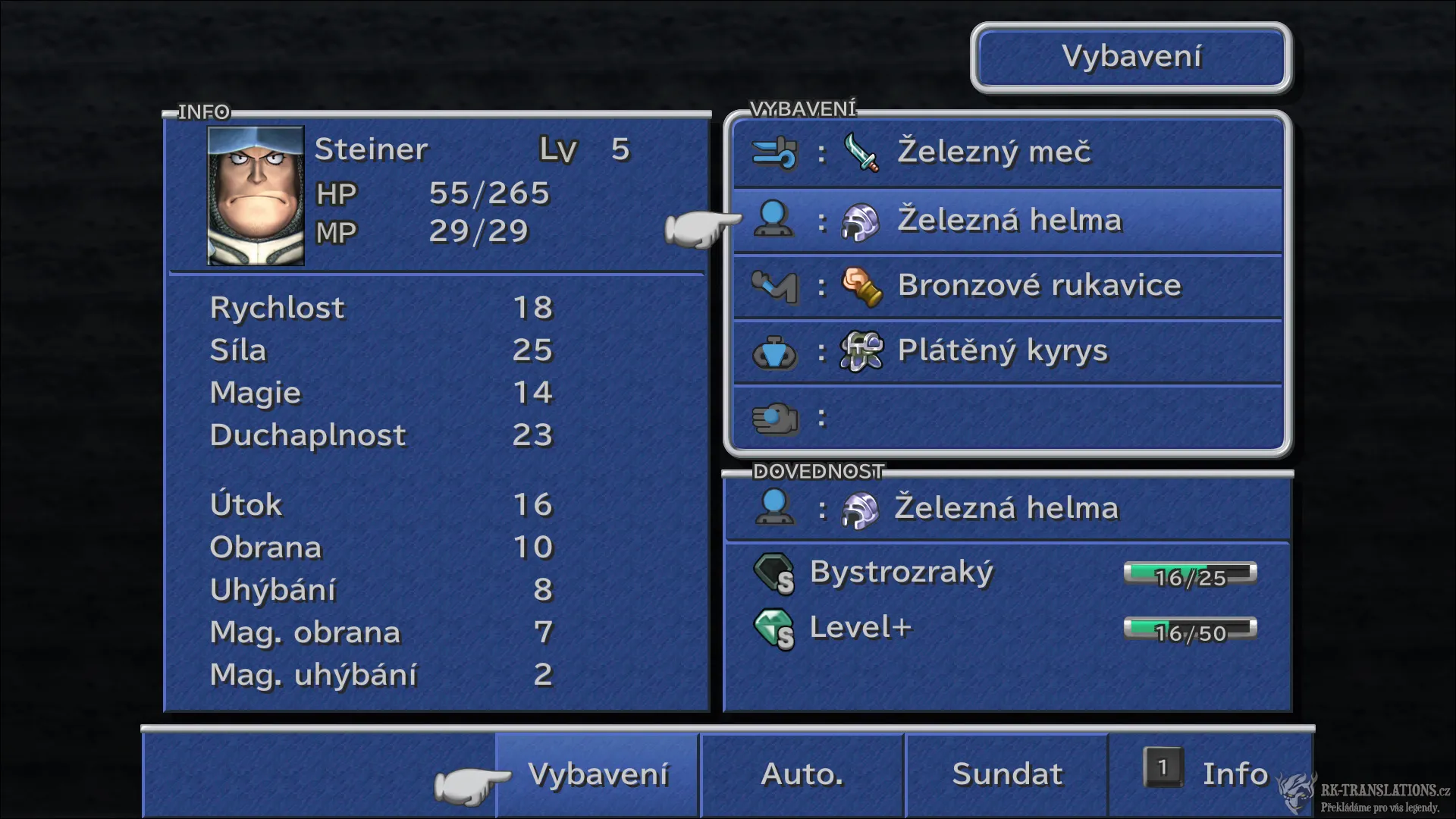Screen dimensions: 1456x819
Task: Select the highlighted Železná helma equipment row
Action: pyautogui.click(x=1009, y=219)
